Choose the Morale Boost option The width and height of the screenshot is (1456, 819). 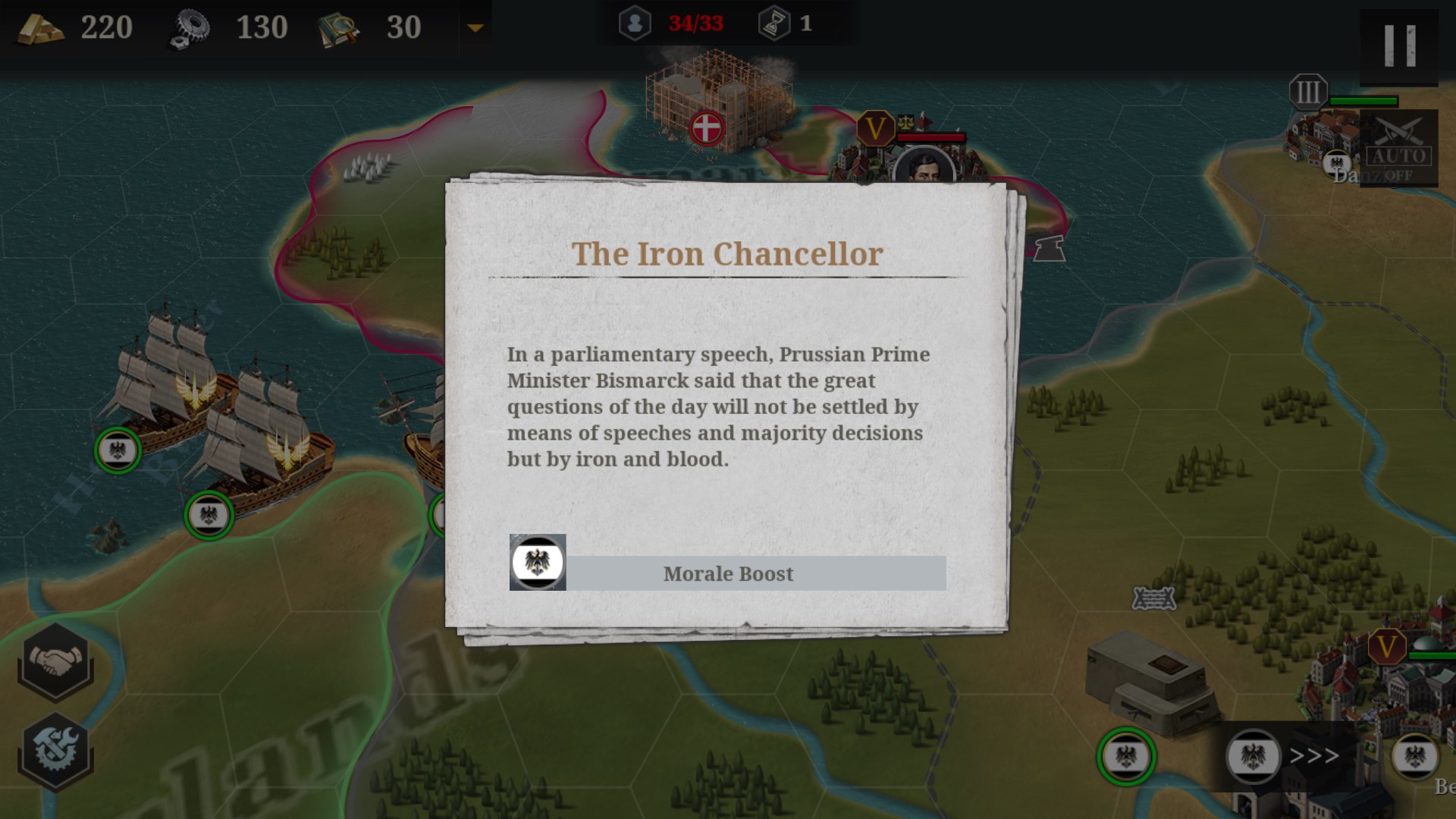pyautogui.click(x=728, y=573)
